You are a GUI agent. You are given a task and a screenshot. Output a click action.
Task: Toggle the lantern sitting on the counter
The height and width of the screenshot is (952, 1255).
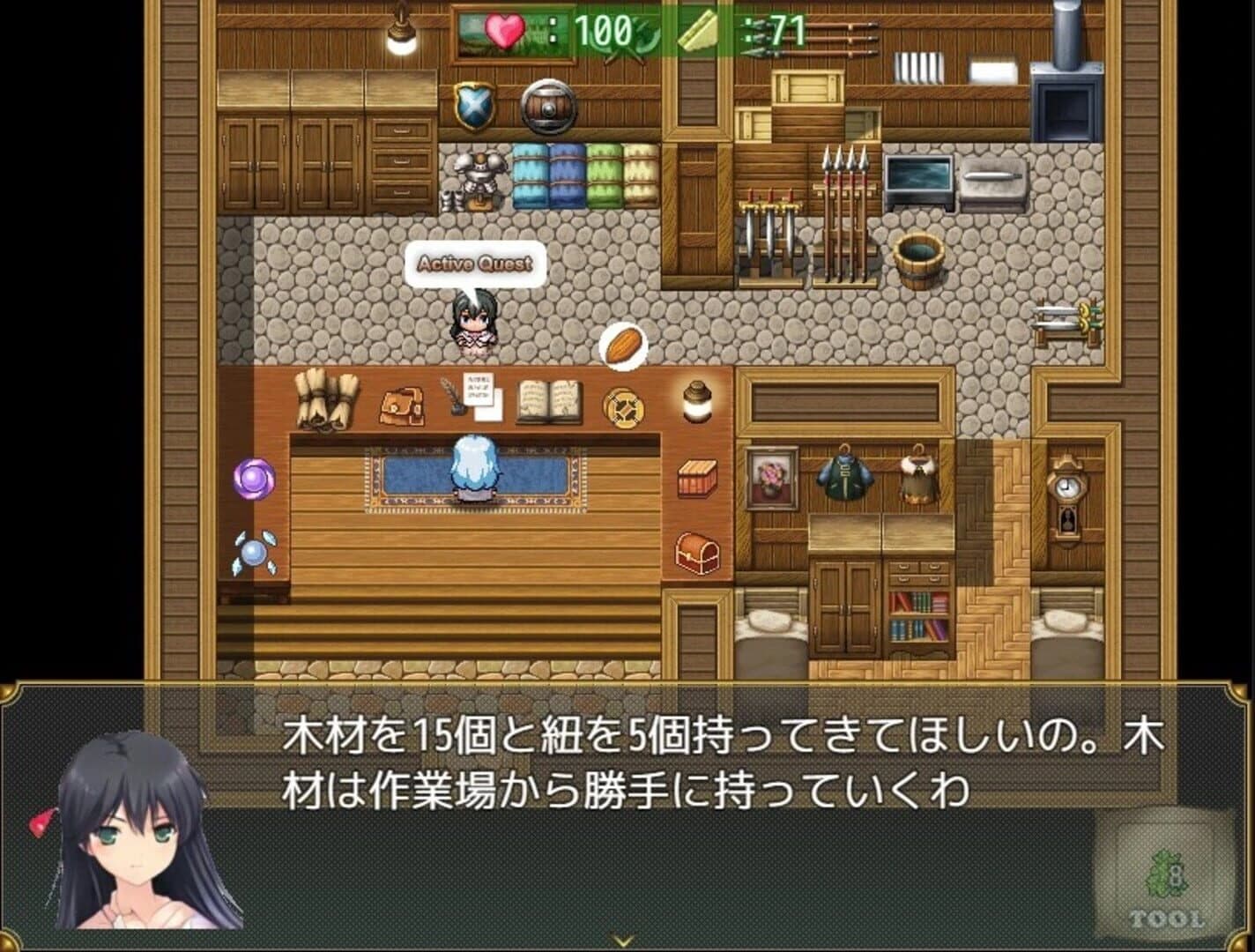tap(695, 401)
